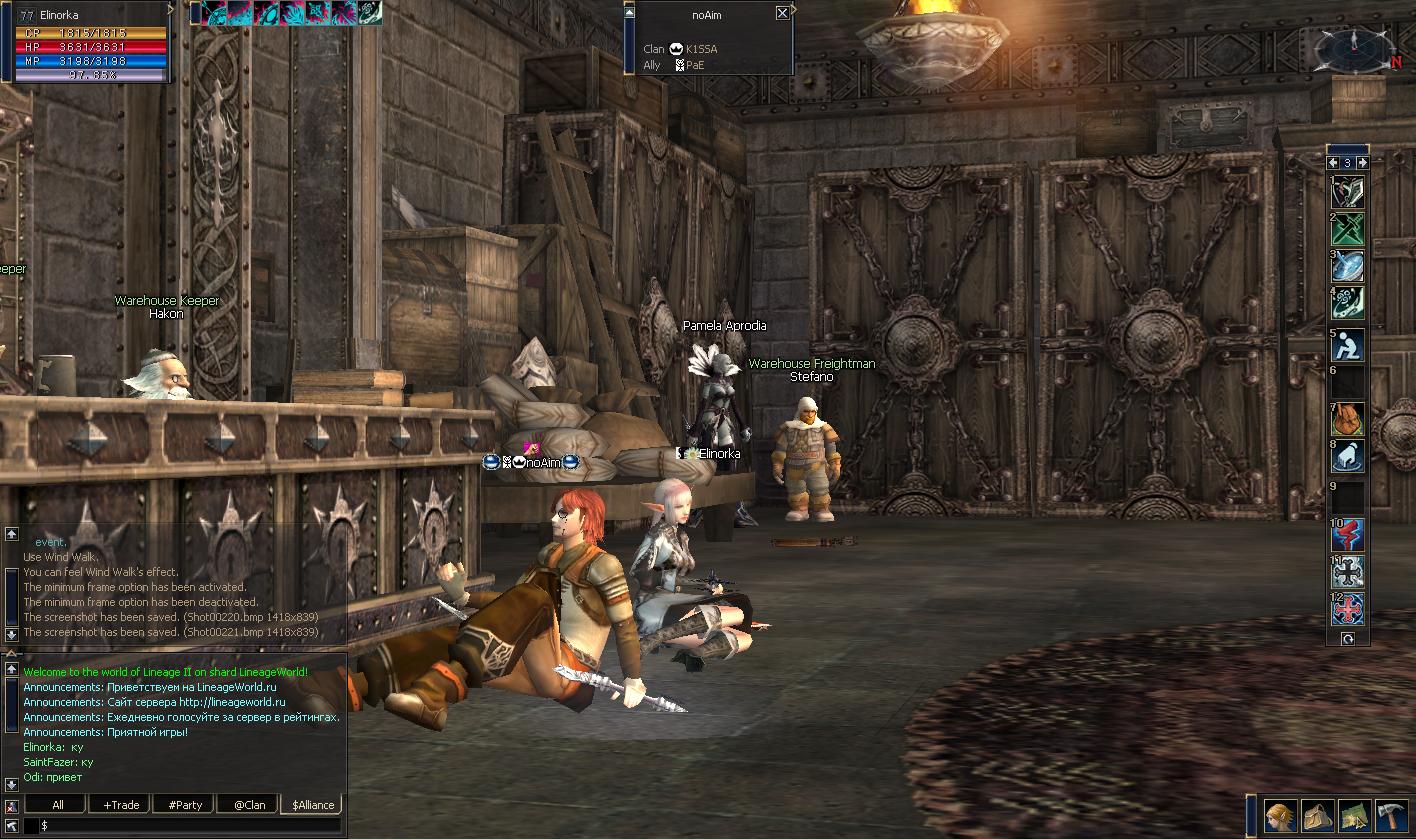Go to the next shortcut bar page
Viewport: 1416px width, 839px height.
pos(1362,162)
